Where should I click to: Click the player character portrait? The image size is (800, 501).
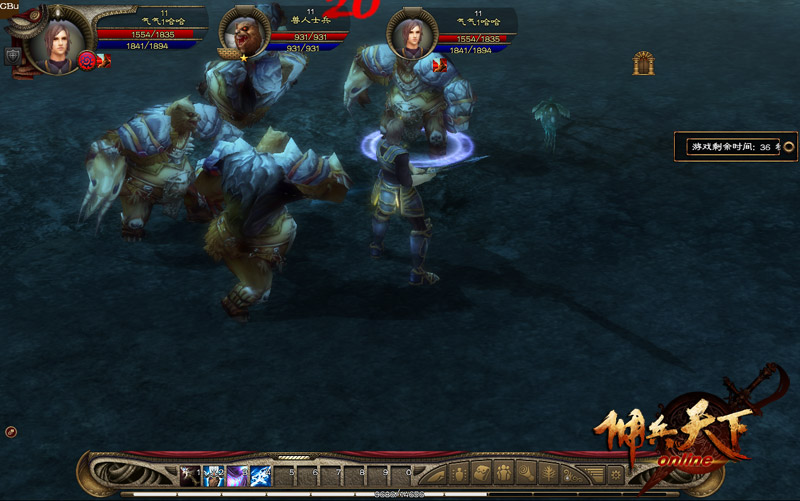coord(56,38)
